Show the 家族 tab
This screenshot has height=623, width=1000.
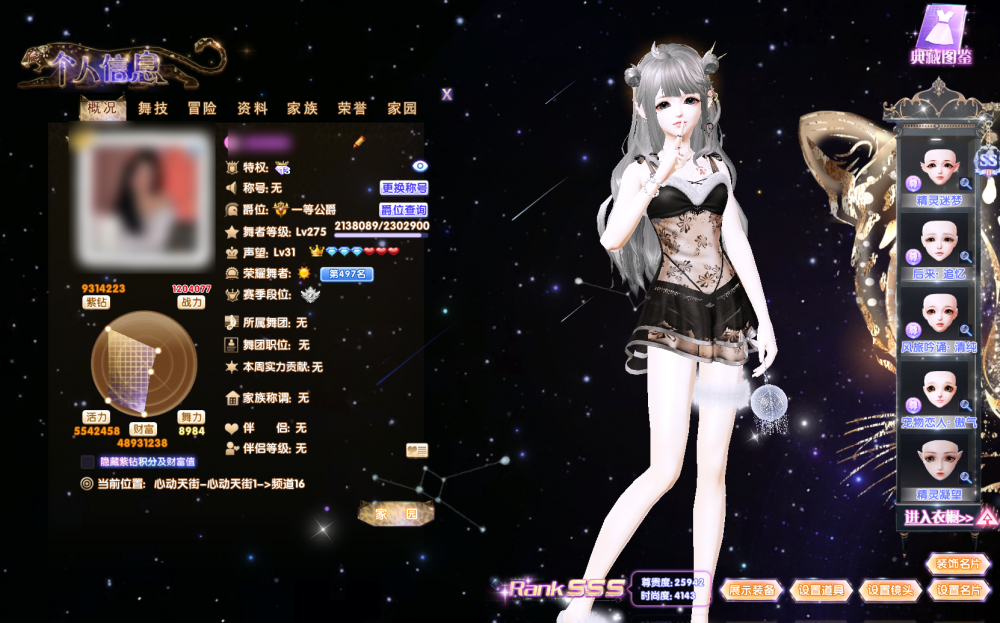302,108
